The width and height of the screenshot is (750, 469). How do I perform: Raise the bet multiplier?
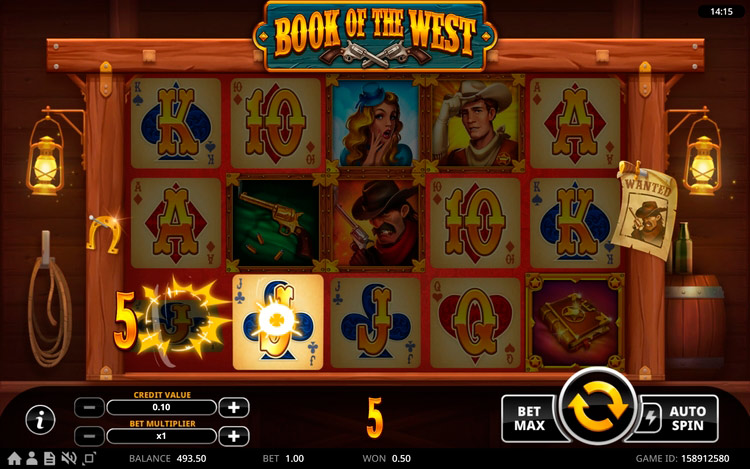coord(233,436)
